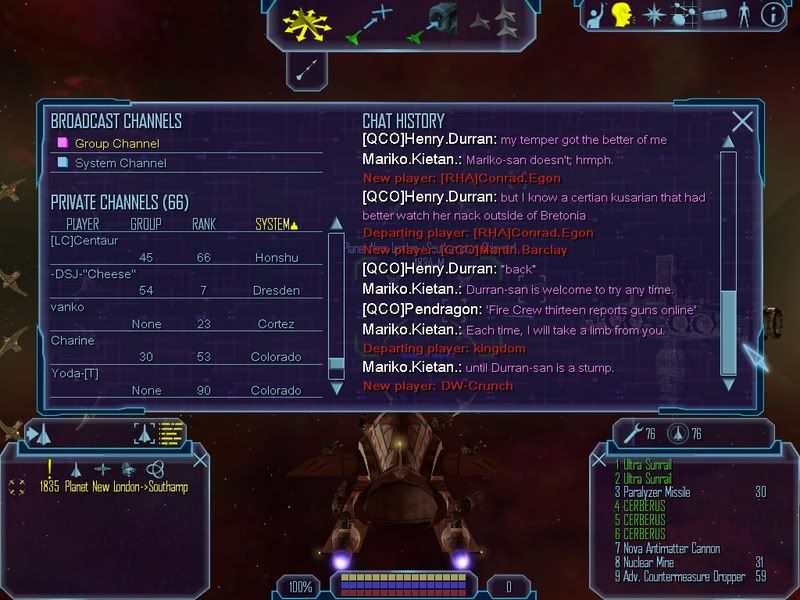Open the nav map compass-star icon
Image resolution: width=800 pixels, height=600 pixels.
[x=654, y=15]
